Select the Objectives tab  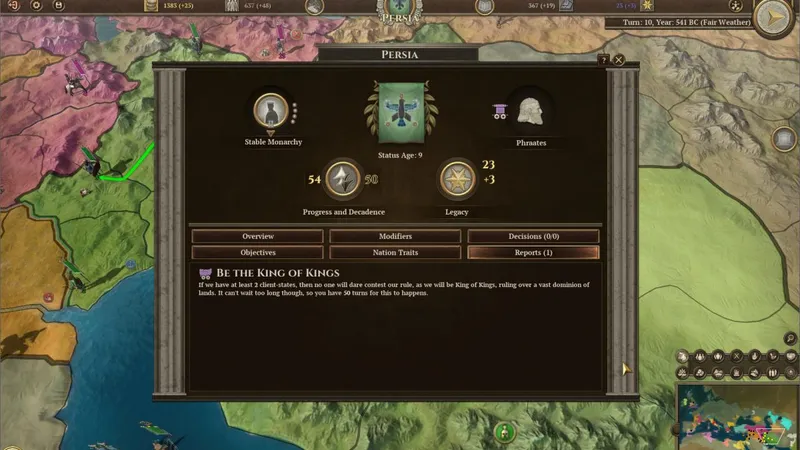pyautogui.click(x=257, y=253)
